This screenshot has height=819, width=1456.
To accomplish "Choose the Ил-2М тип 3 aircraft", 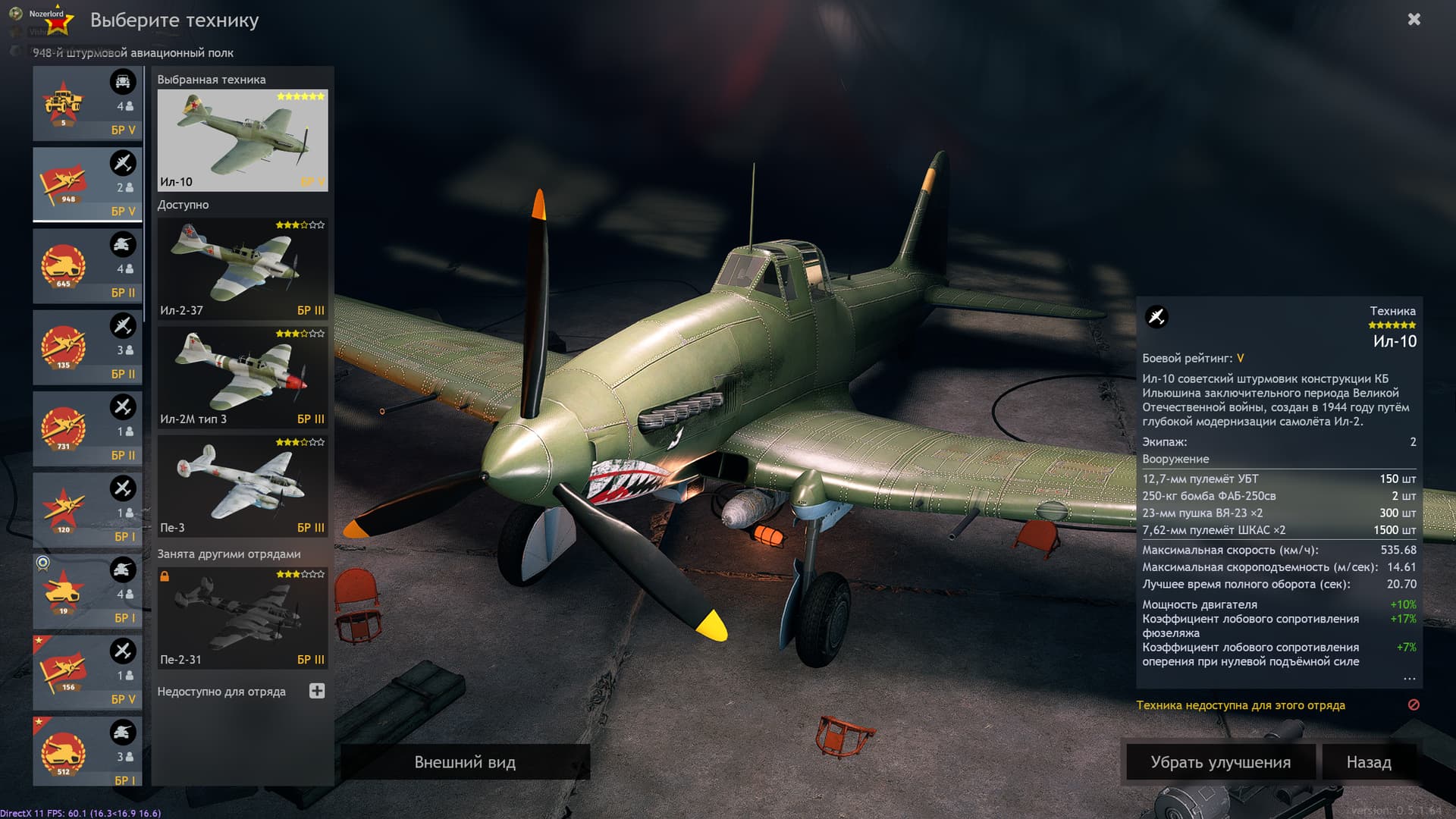I will [x=242, y=377].
